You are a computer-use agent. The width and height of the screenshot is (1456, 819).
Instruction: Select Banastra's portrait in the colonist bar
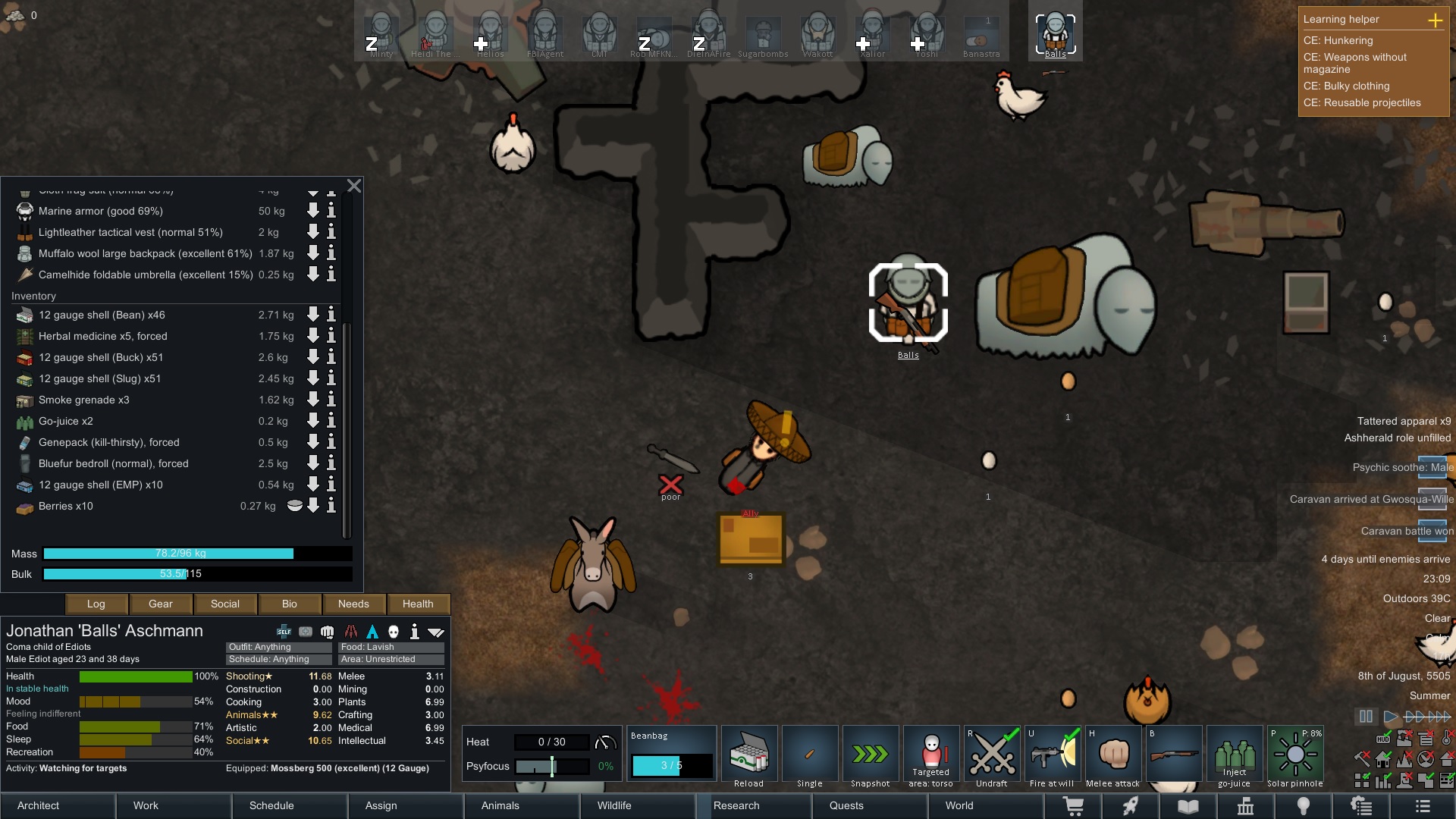[981, 33]
